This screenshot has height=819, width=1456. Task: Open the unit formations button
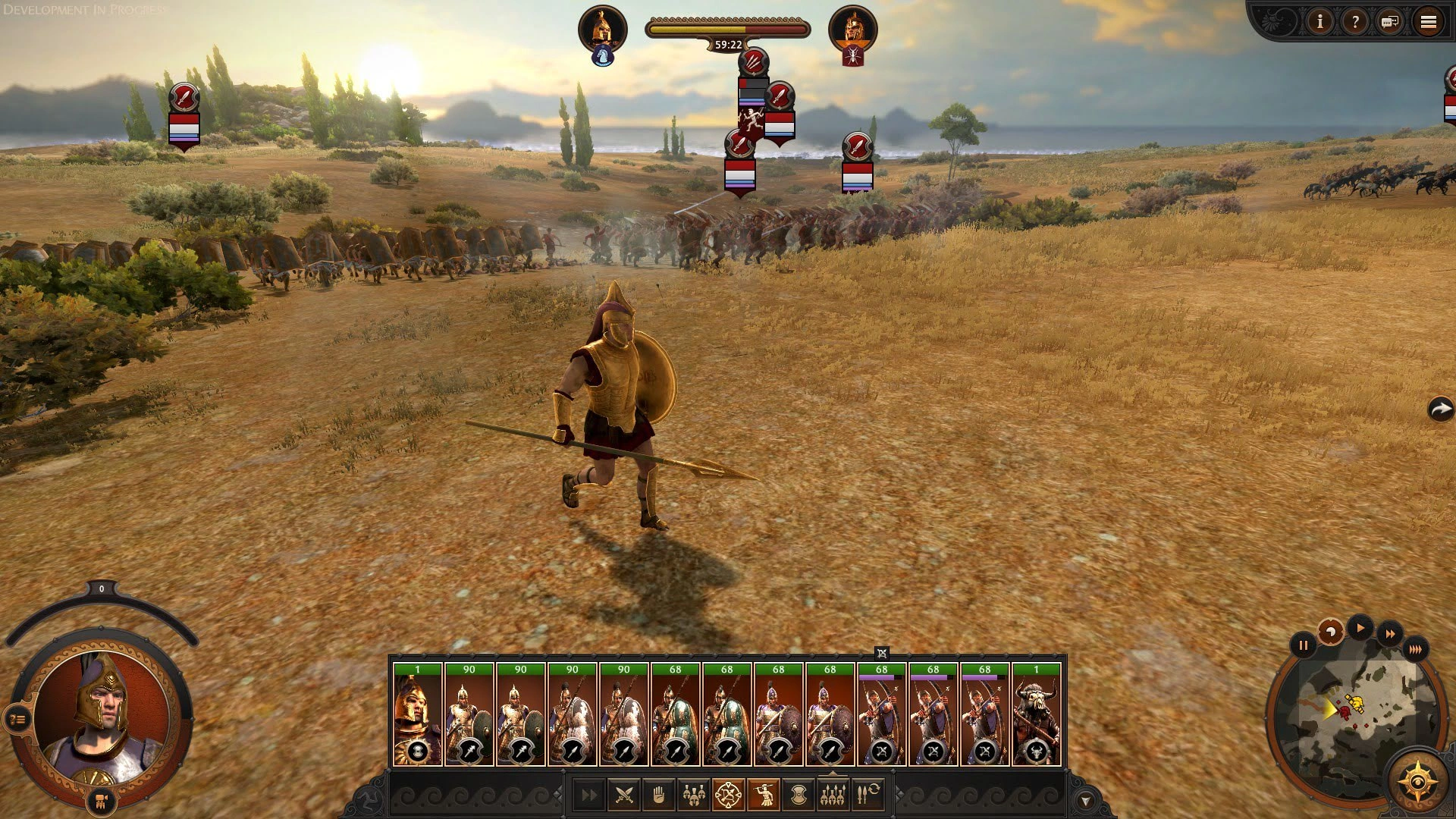[x=833, y=795]
